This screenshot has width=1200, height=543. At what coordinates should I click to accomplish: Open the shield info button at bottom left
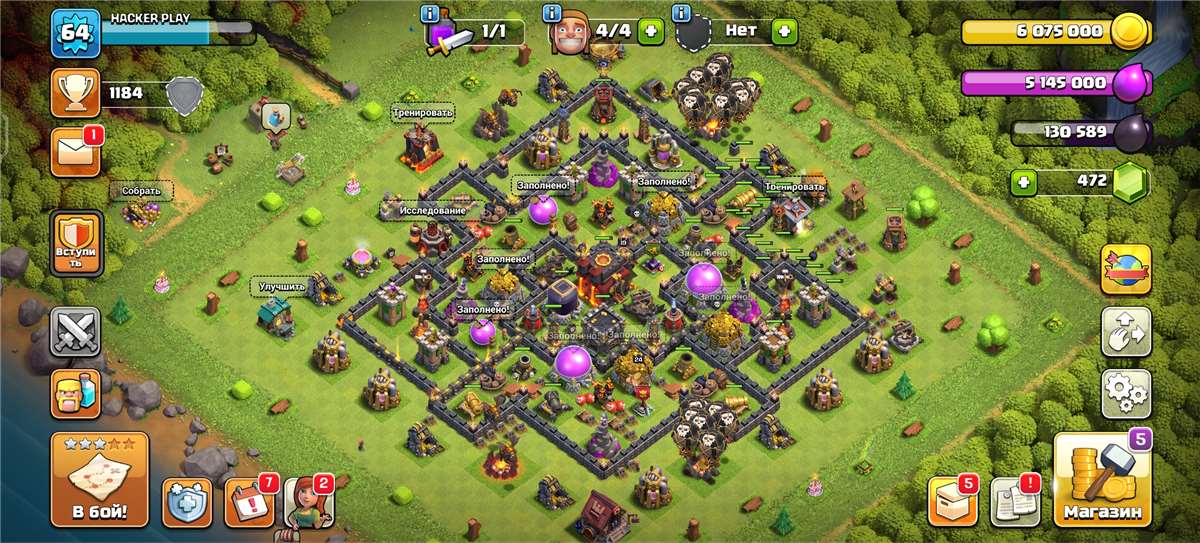pyautogui.click(x=187, y=502)
